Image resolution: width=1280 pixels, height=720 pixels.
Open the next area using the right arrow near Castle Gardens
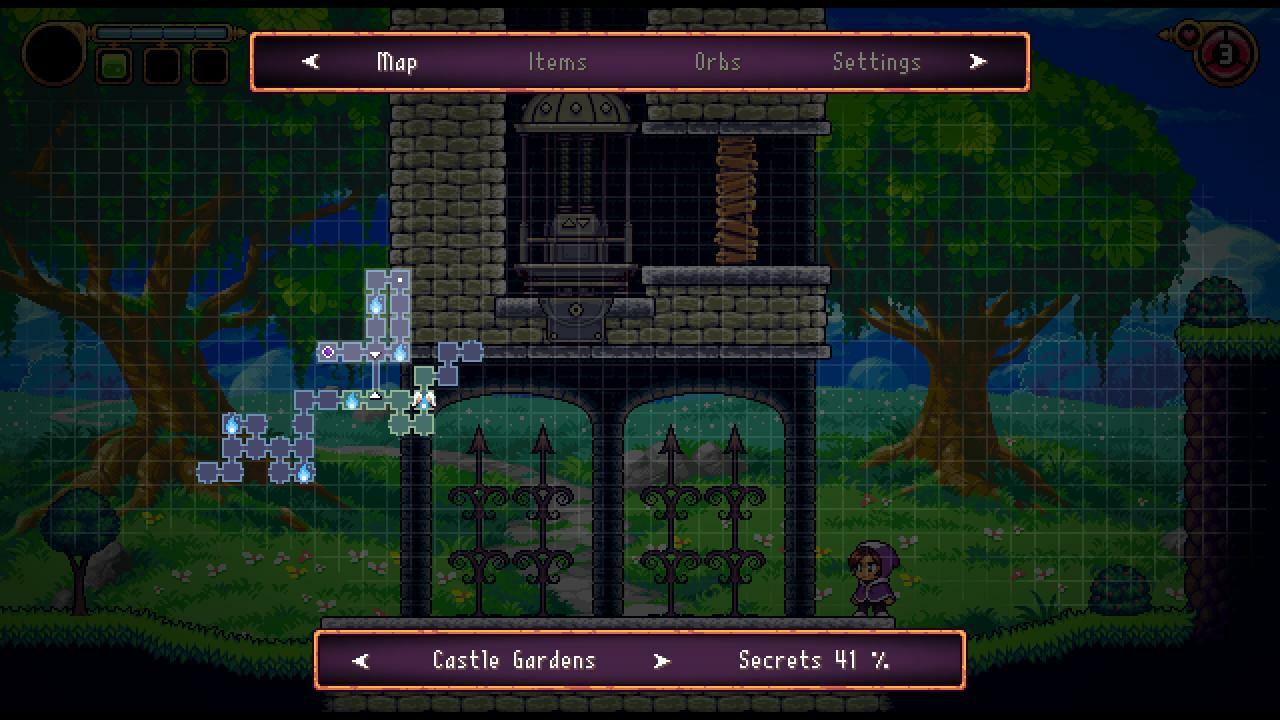pos(661,660)
